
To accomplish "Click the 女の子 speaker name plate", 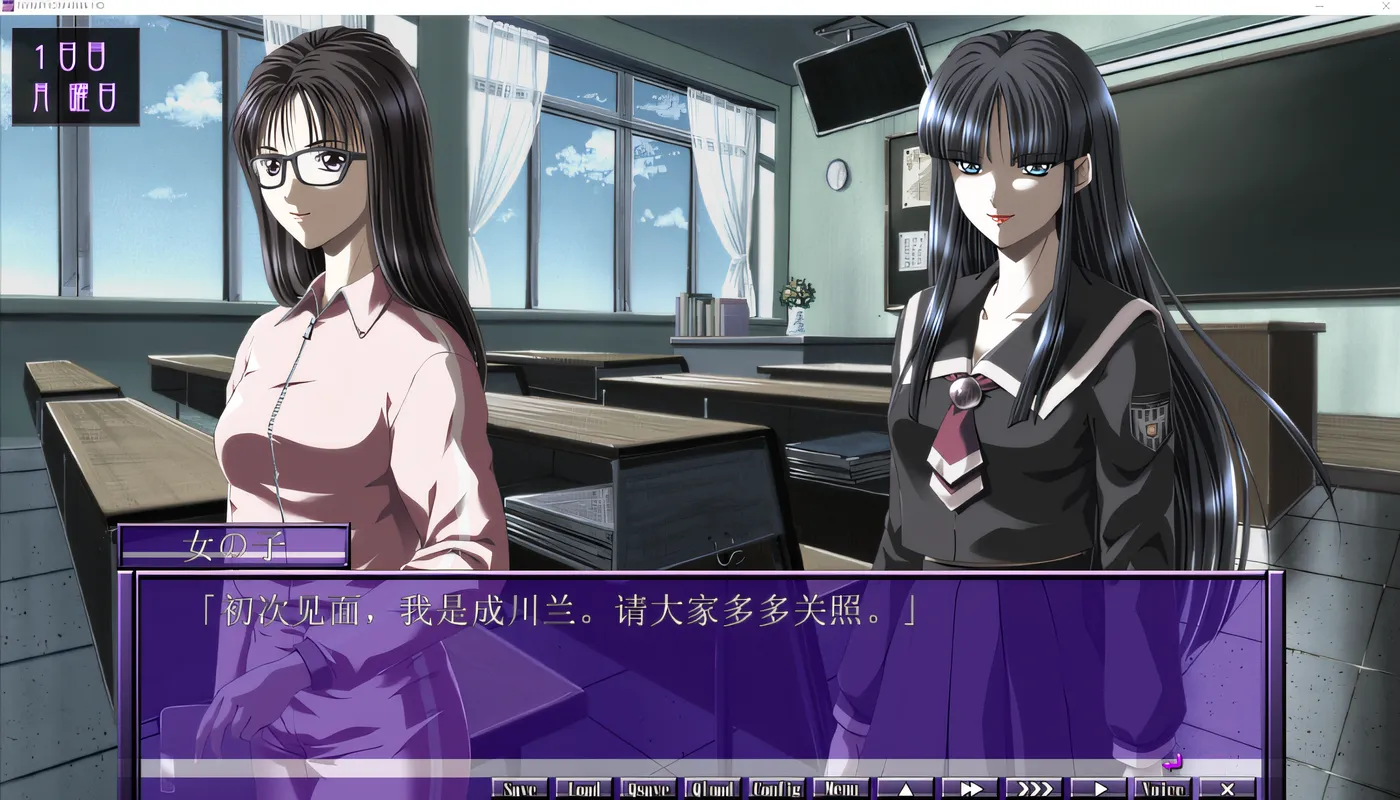I will 232,544.
